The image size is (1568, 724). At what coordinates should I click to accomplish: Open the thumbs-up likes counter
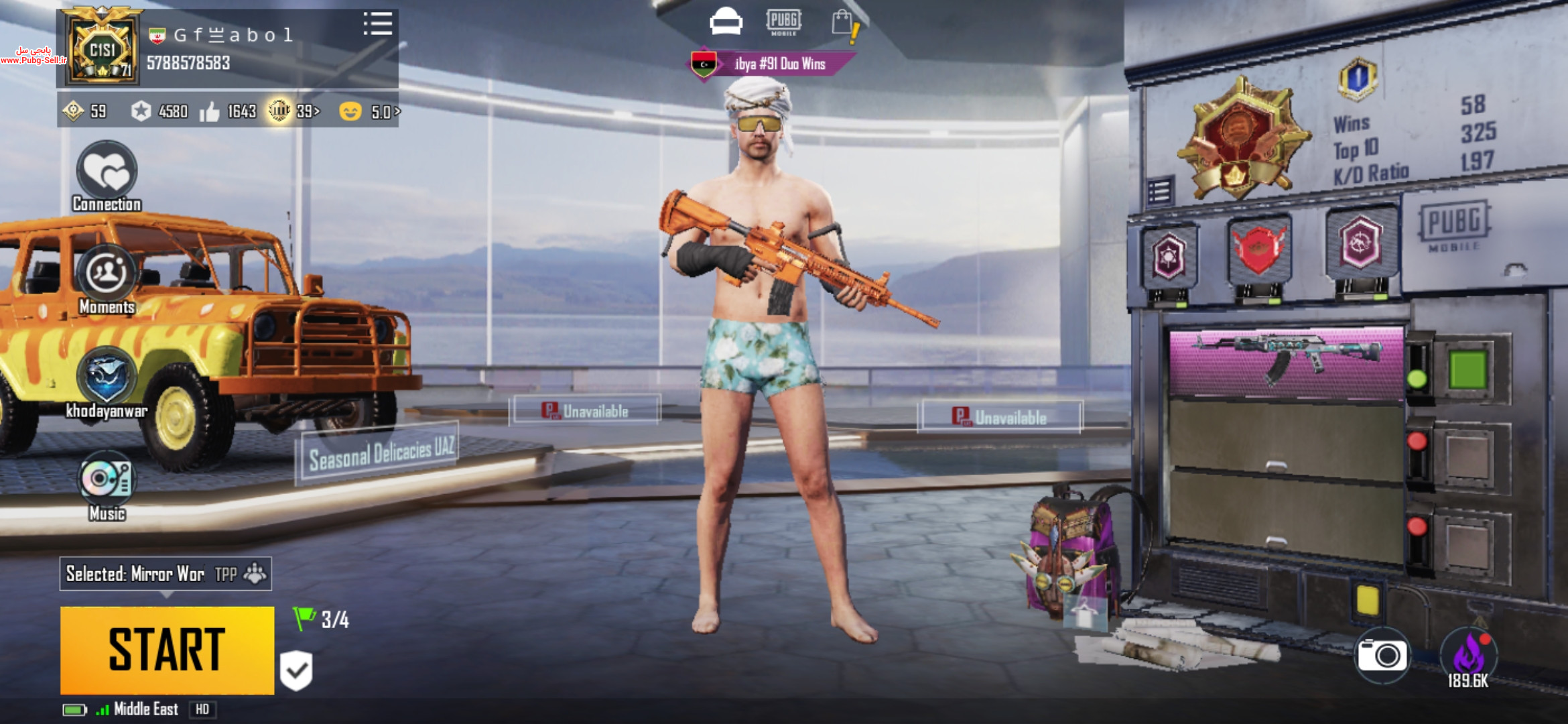tap(228, 111)
